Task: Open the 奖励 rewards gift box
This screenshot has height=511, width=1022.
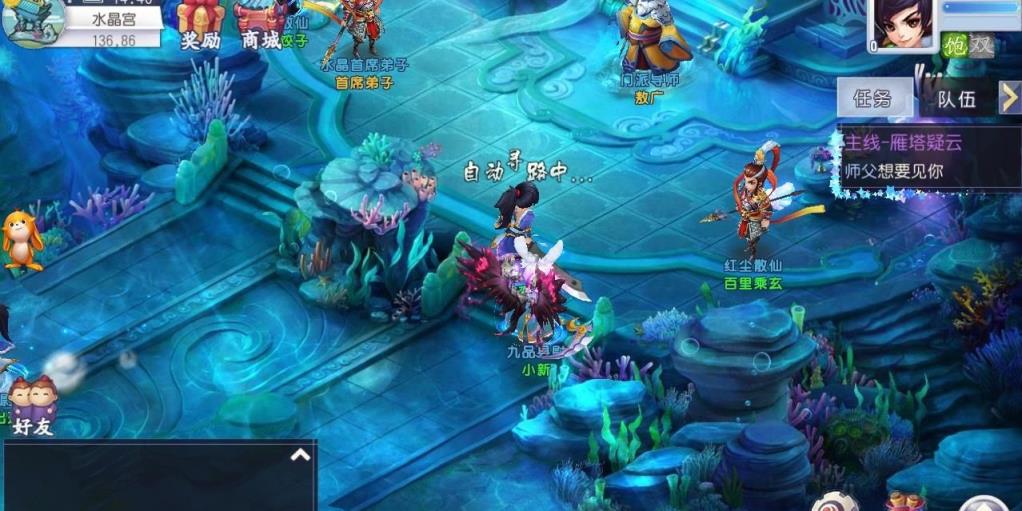Action: pyautogui.click(x=199, y=24)
